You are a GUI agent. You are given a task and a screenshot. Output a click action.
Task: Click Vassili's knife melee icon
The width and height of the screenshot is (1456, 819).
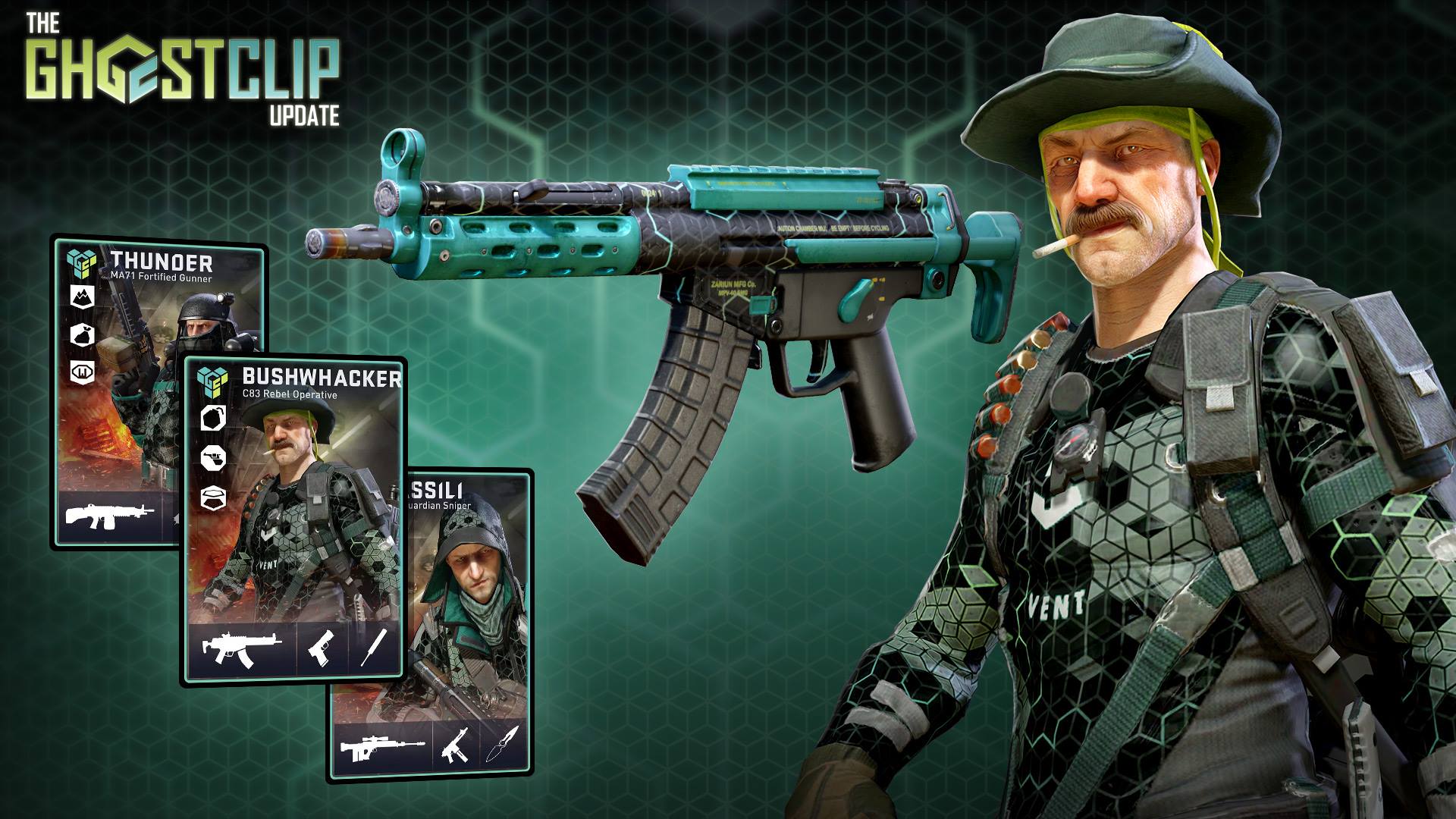(501, 751)
